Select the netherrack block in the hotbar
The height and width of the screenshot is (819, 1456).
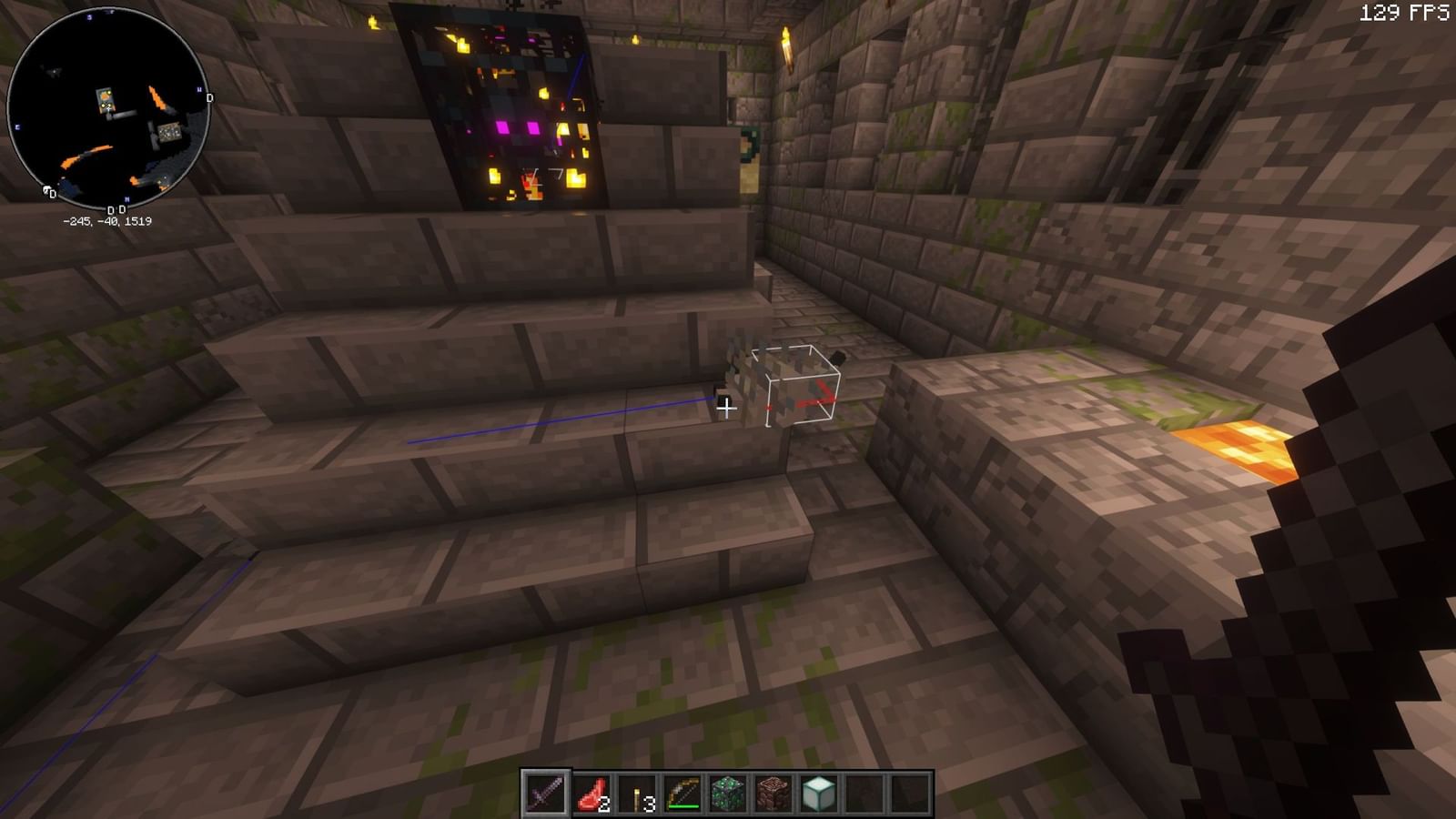click(x=772, y=794)
